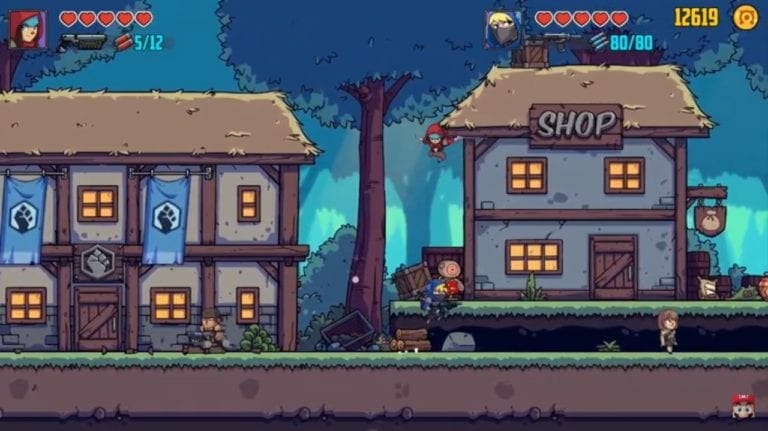Click the Mario head channel watermark
This screenshot has width=768, height=431.
pyautogui.click(x=741, y=405)
